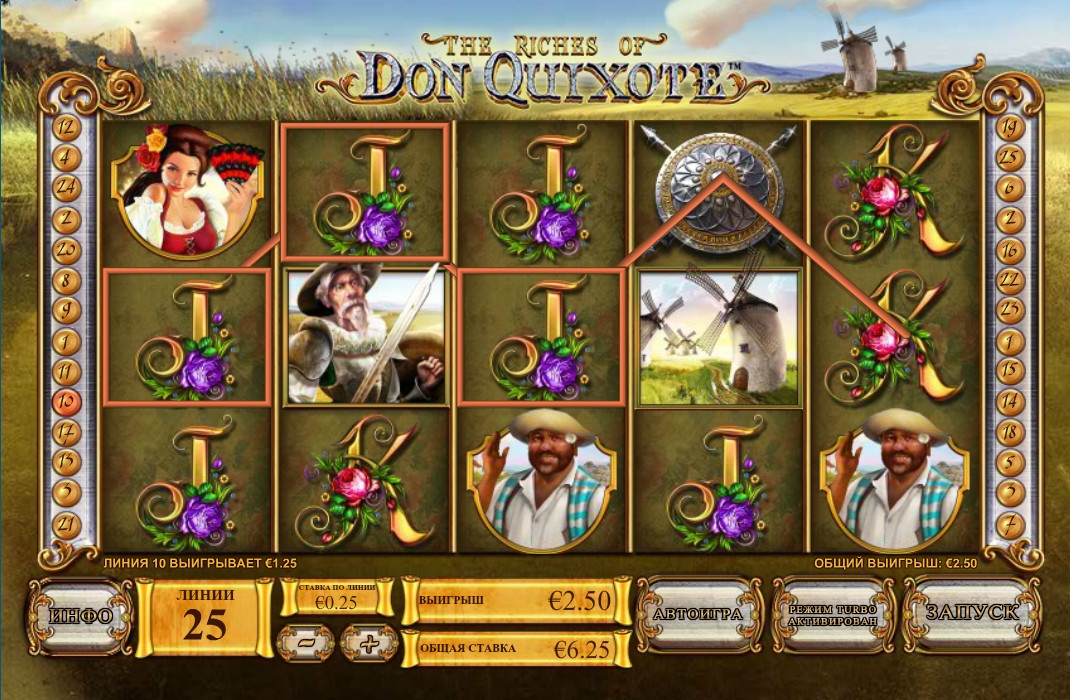
Task: Increase line bet with plus button
Action: (369, 643)
